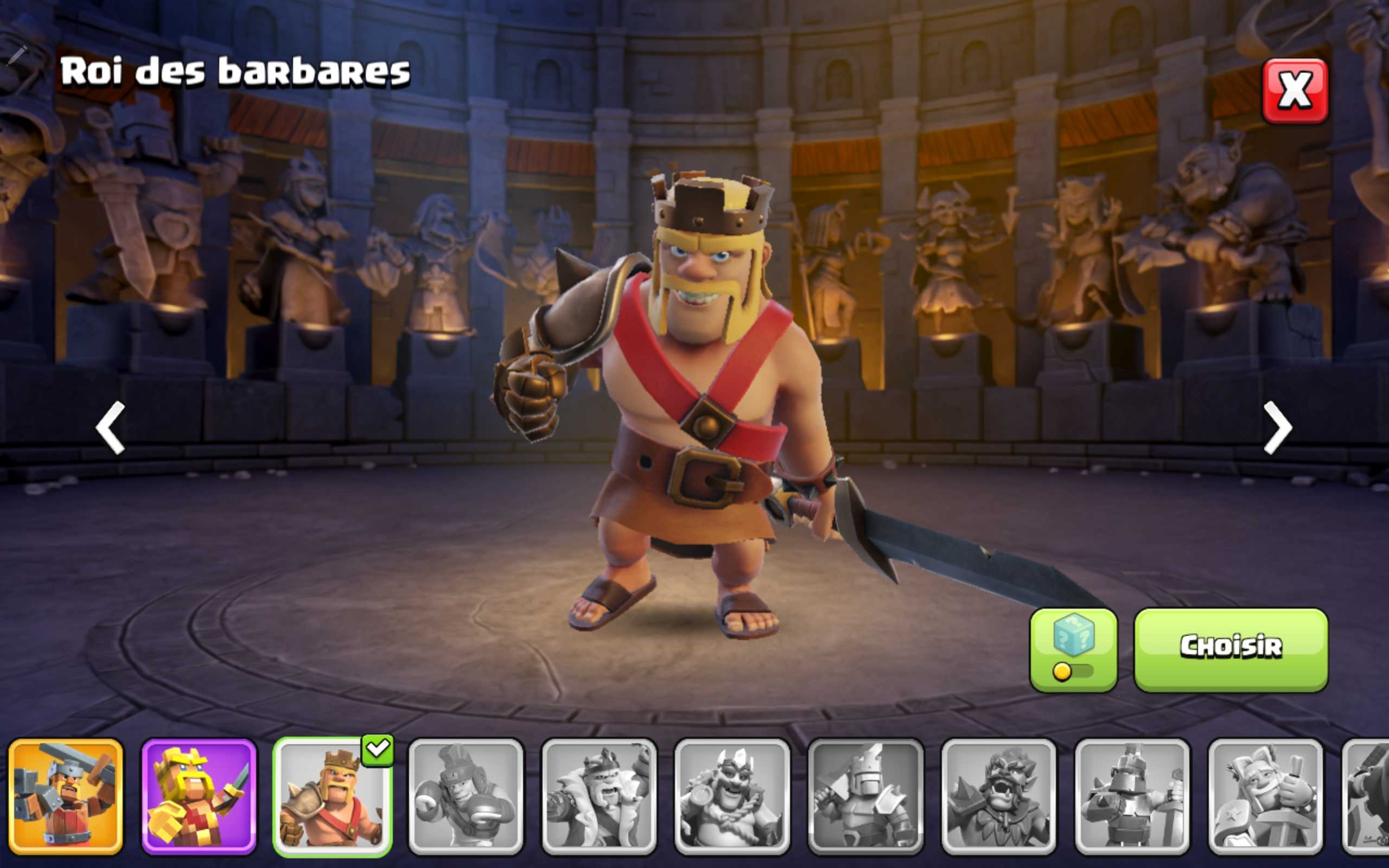Screen dimensions: 1389x868
Task: Go to the previous hero with the left arrow
Action: (x=110, y=427)
